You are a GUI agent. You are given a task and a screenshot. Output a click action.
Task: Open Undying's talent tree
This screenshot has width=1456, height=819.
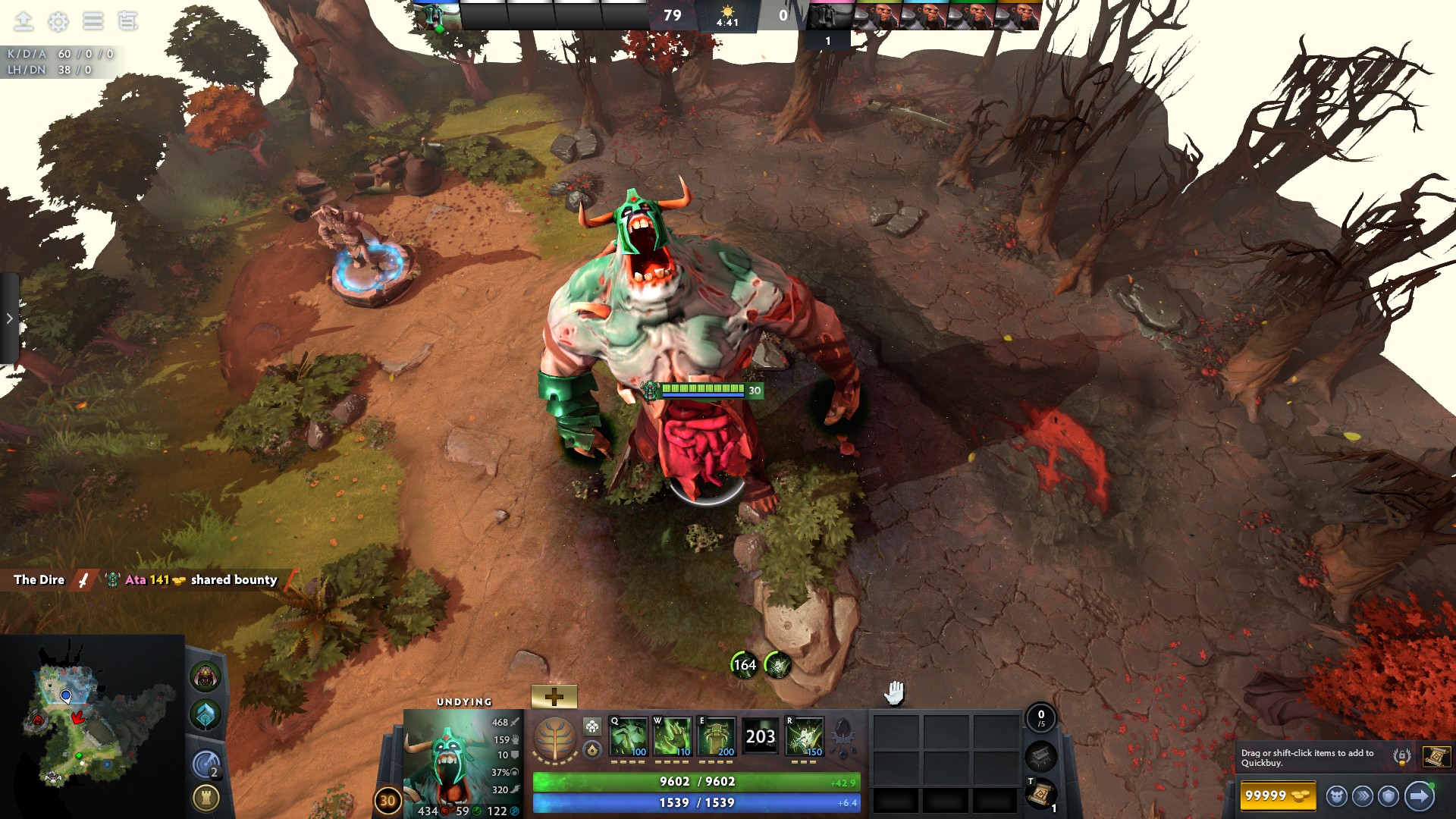554,738
